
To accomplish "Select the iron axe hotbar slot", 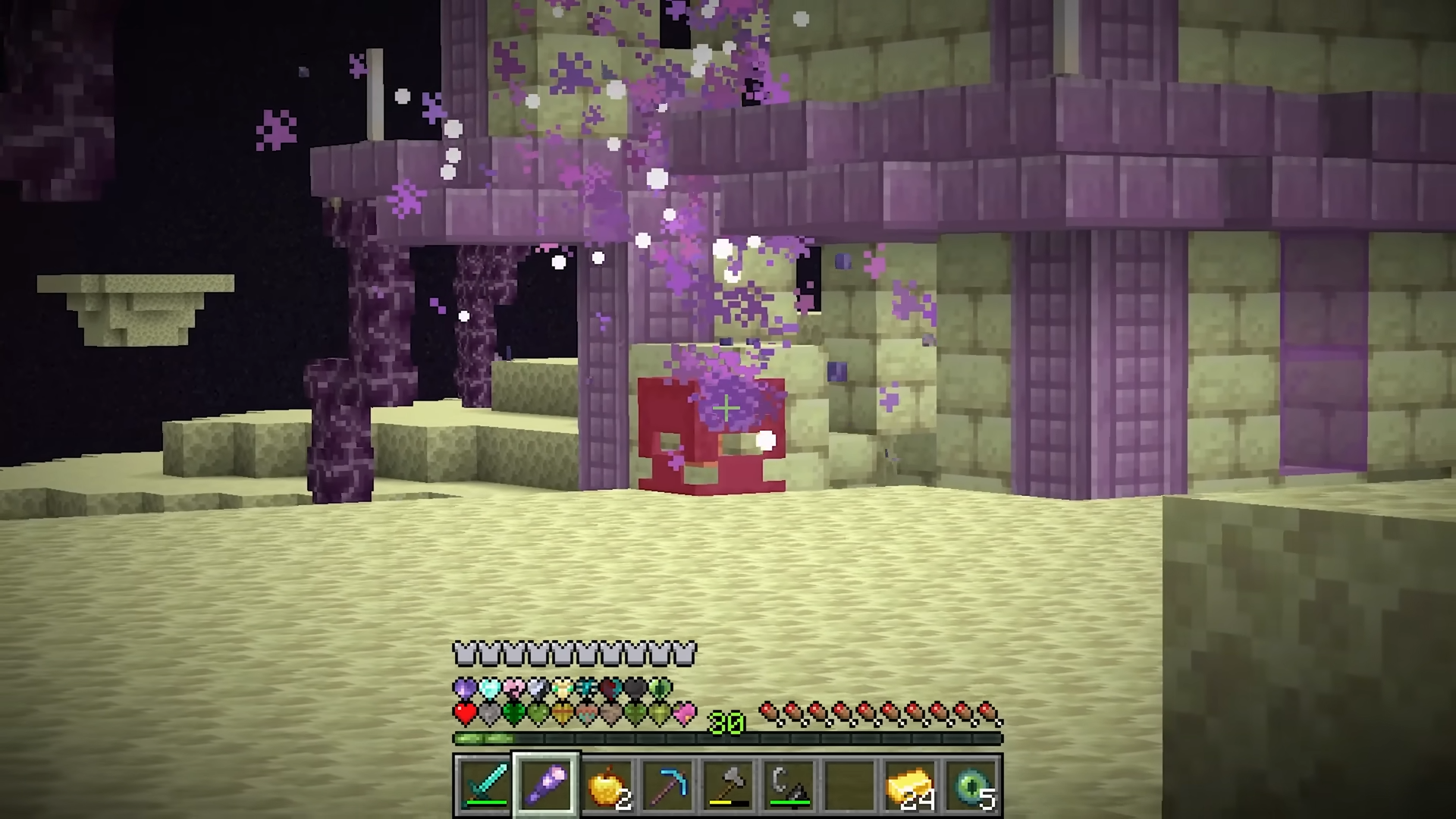I will pyautogui.click(x=728, y=785).
